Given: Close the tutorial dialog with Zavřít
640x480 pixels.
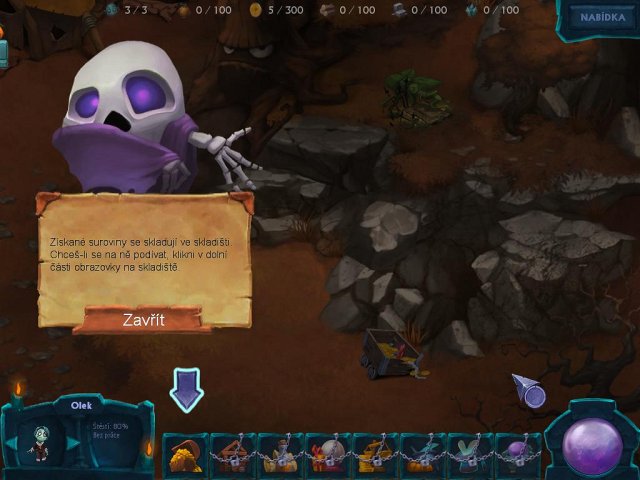Looking at the screenshot, I should point(143,320).
